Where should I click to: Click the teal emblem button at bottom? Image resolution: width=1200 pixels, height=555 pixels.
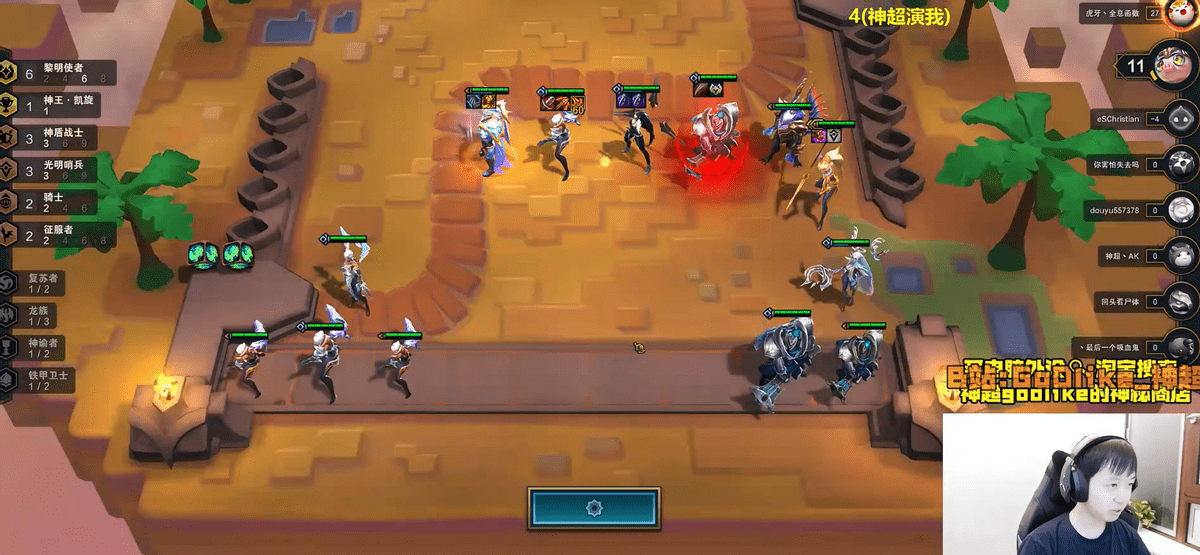[x=594, y=507]
